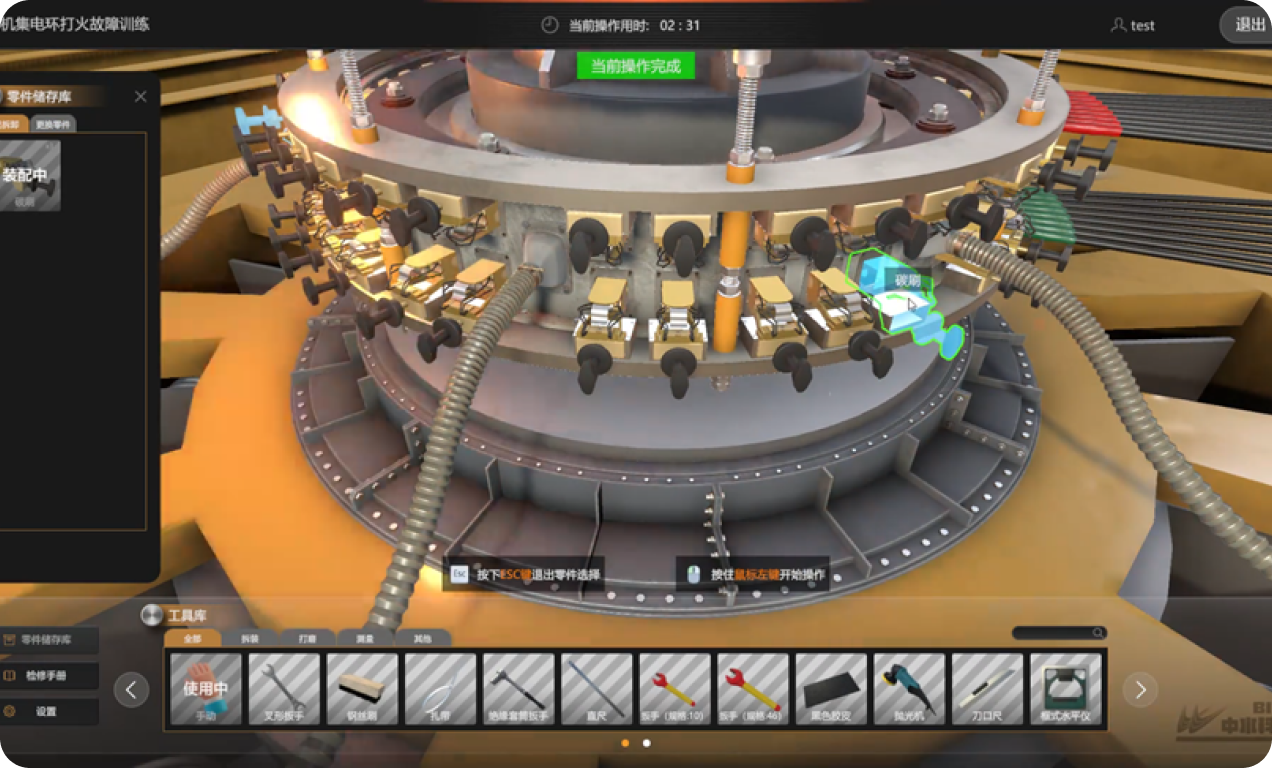Choose the 抛光机 polisher tool
Screen dimensions: 1272x768
[x=909, y=689]
